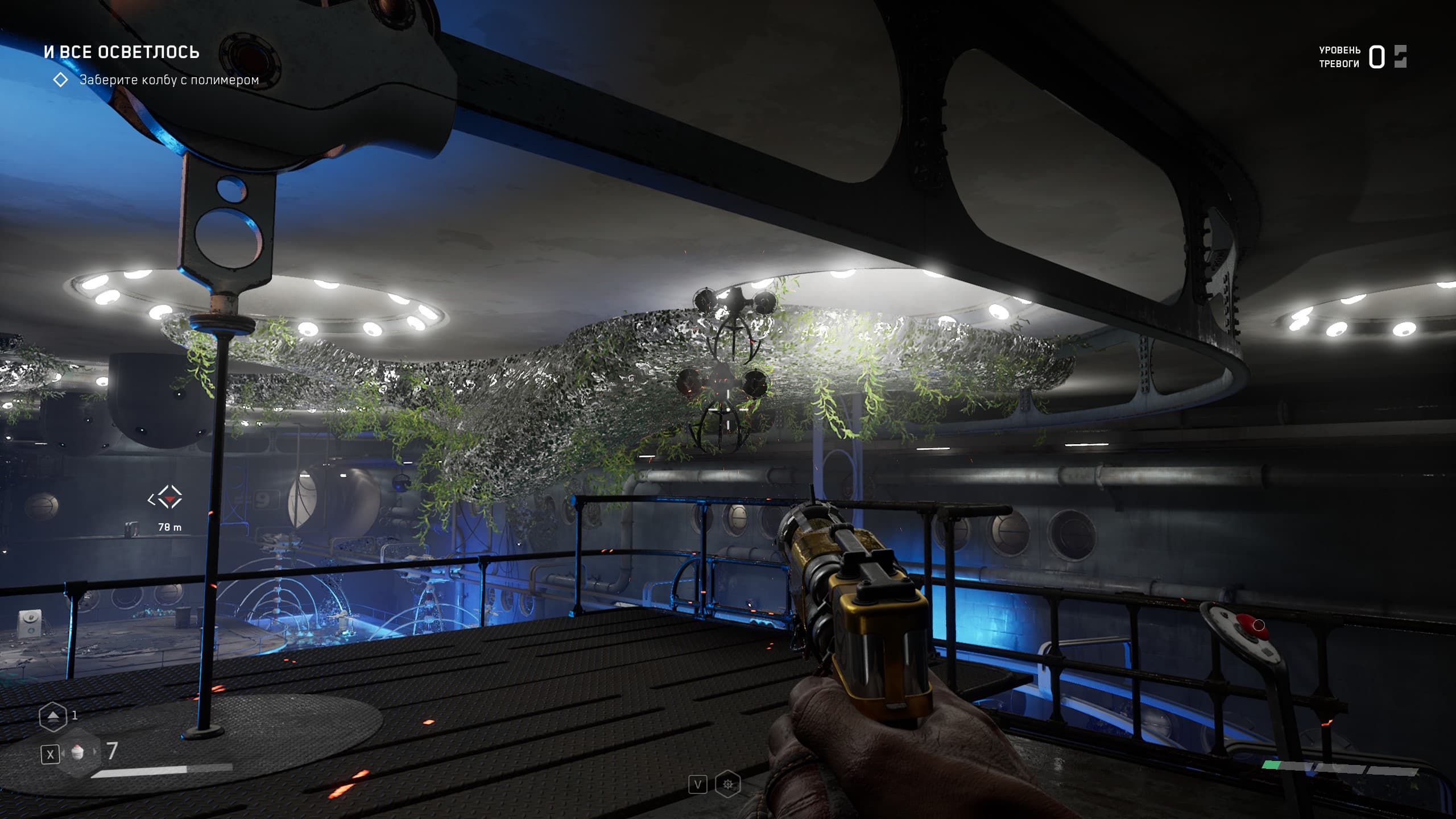Cycle consumable with the right arrow beside cupcake
The width and height of the screenshot is (1456, 819).
click(94, 752)
